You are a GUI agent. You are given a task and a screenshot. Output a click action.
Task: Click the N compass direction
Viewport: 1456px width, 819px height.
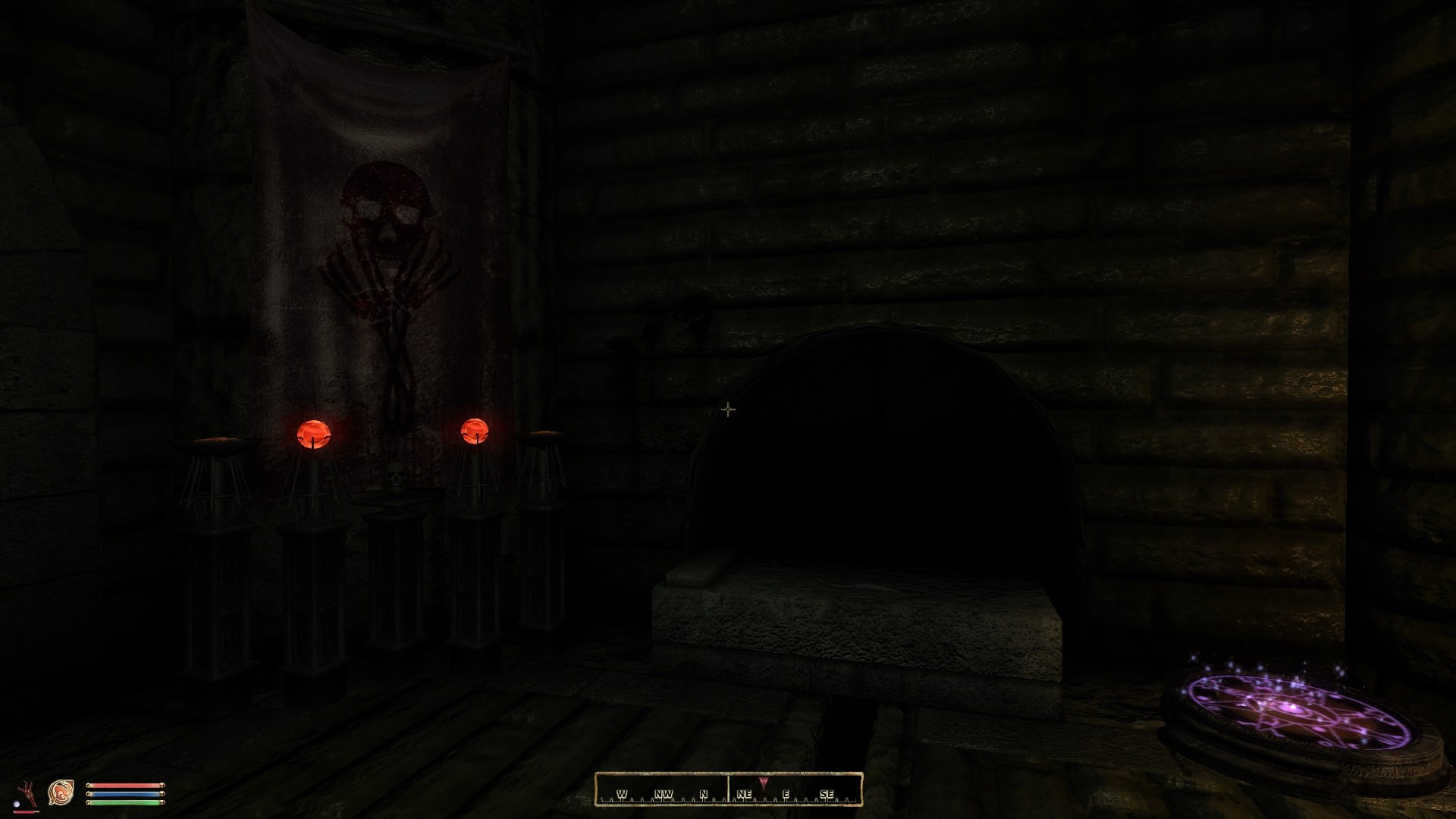click(x=703, y=794)
